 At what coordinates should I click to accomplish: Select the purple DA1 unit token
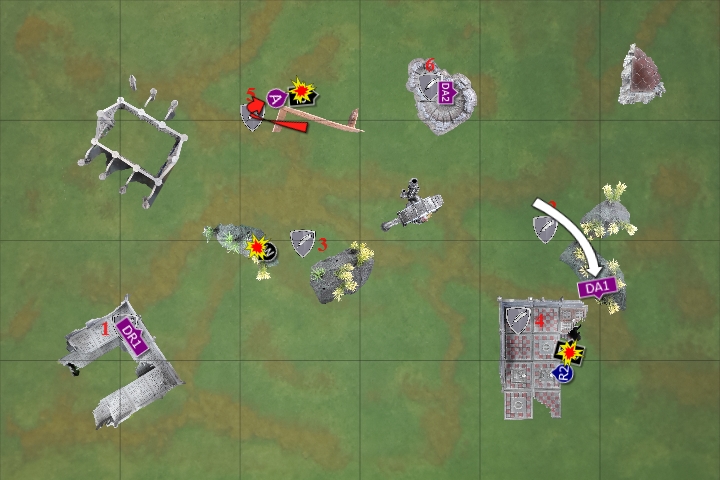tap(596, 288)
